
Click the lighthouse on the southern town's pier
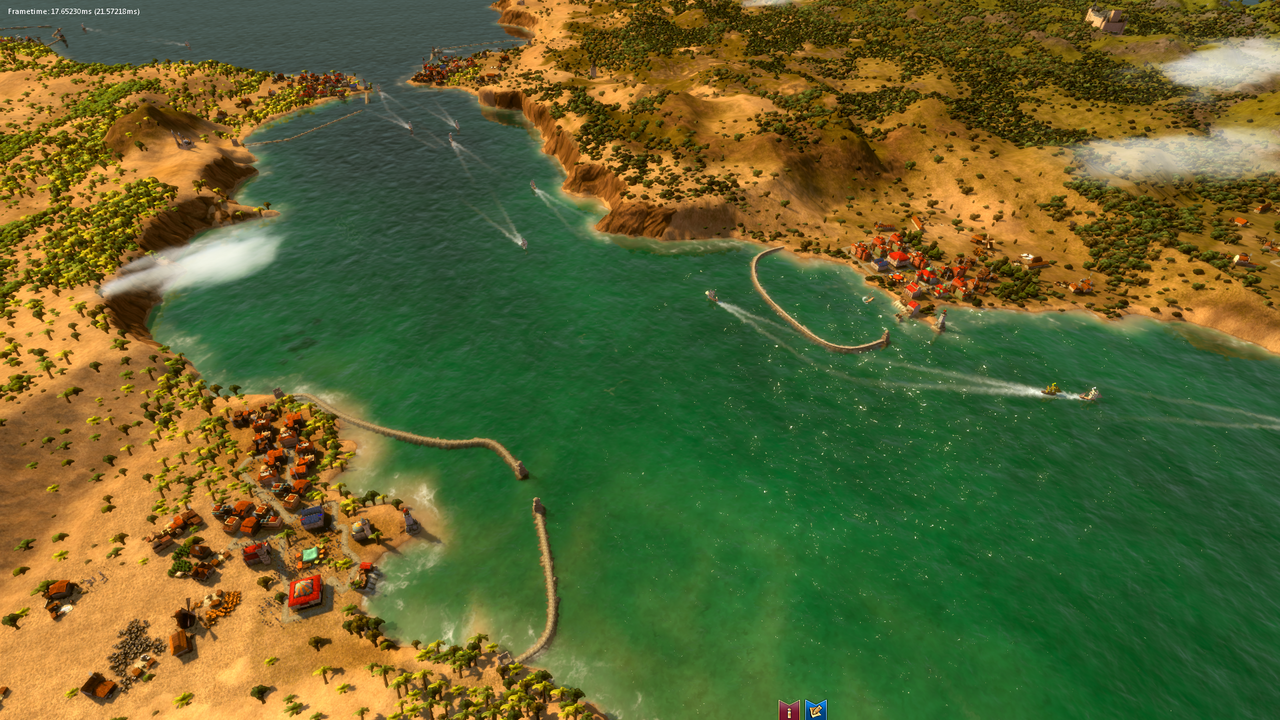pos(410,519)
